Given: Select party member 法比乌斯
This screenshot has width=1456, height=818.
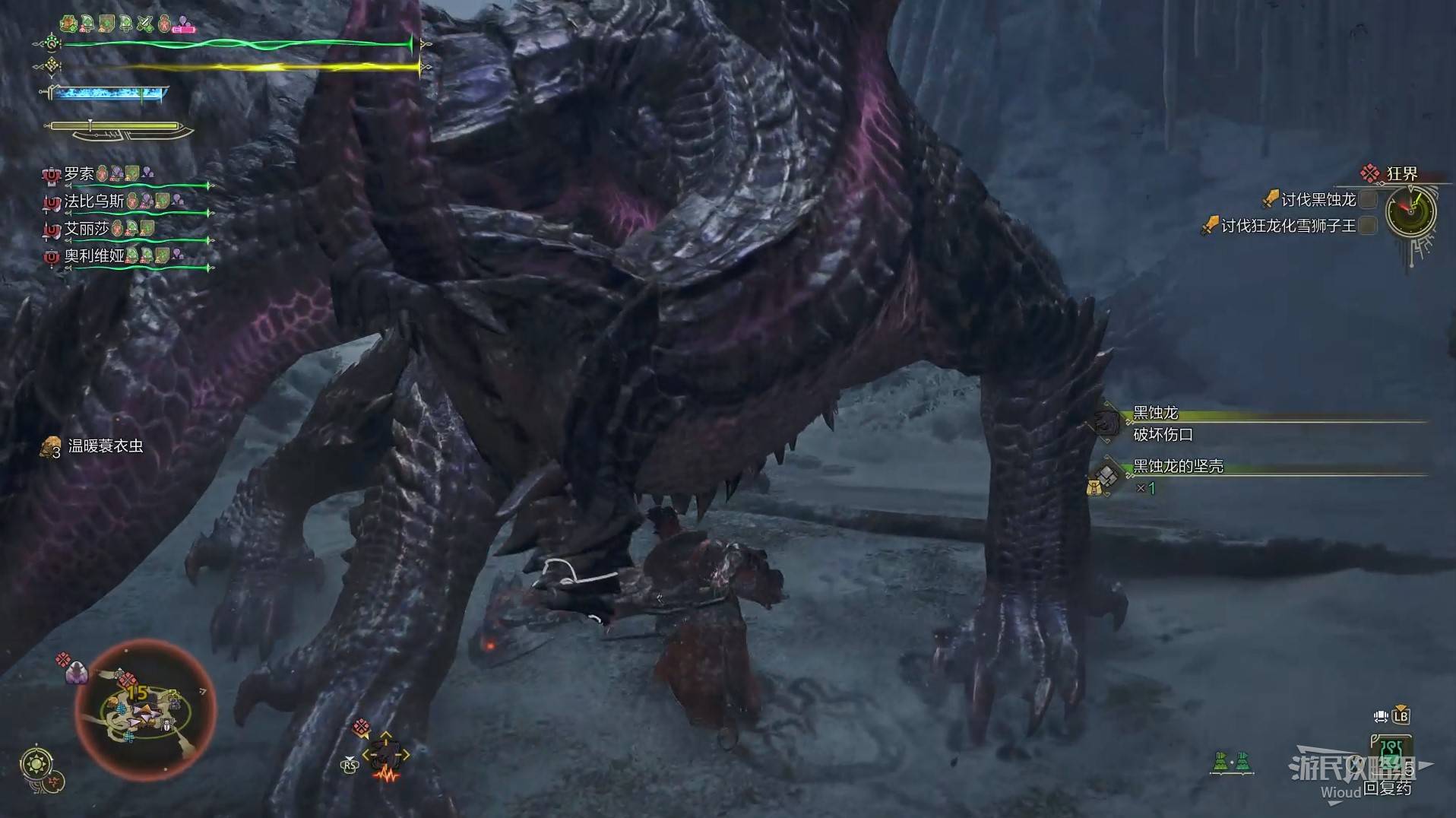Looking at the screenshot, I should 93,201.
